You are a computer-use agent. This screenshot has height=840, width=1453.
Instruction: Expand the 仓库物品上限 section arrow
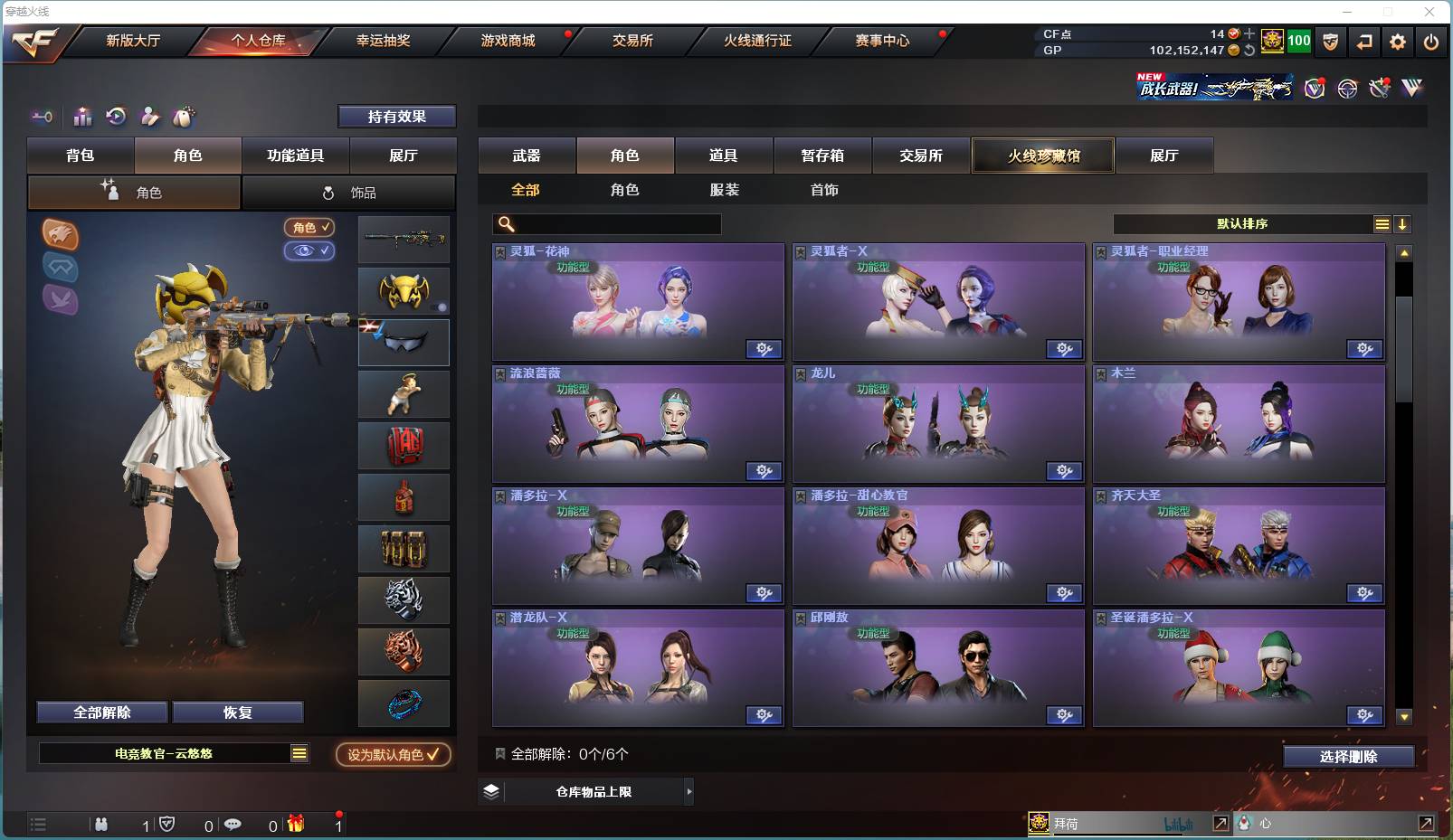tap(689, 791)
